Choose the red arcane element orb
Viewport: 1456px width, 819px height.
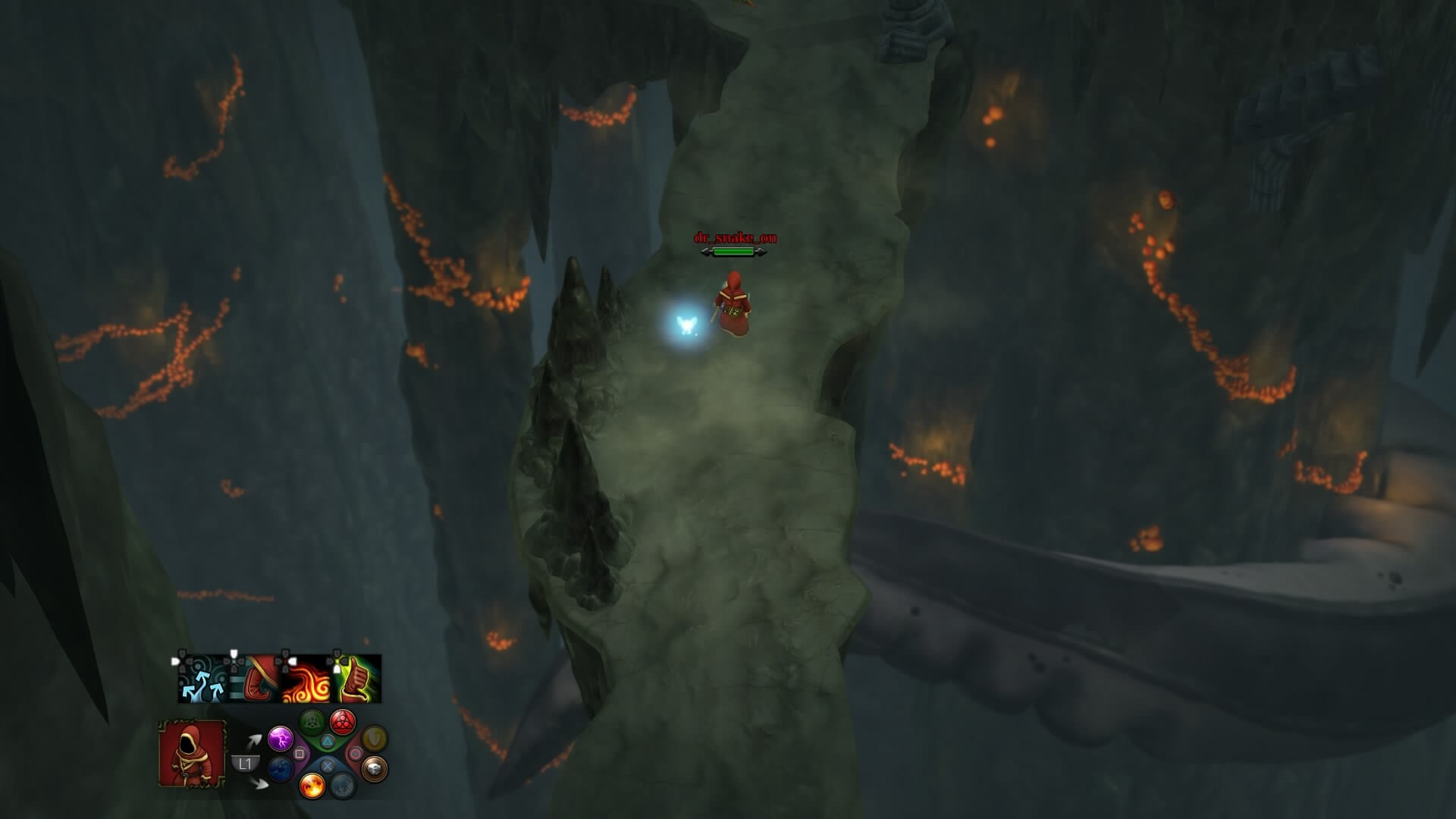coord(343,722)
